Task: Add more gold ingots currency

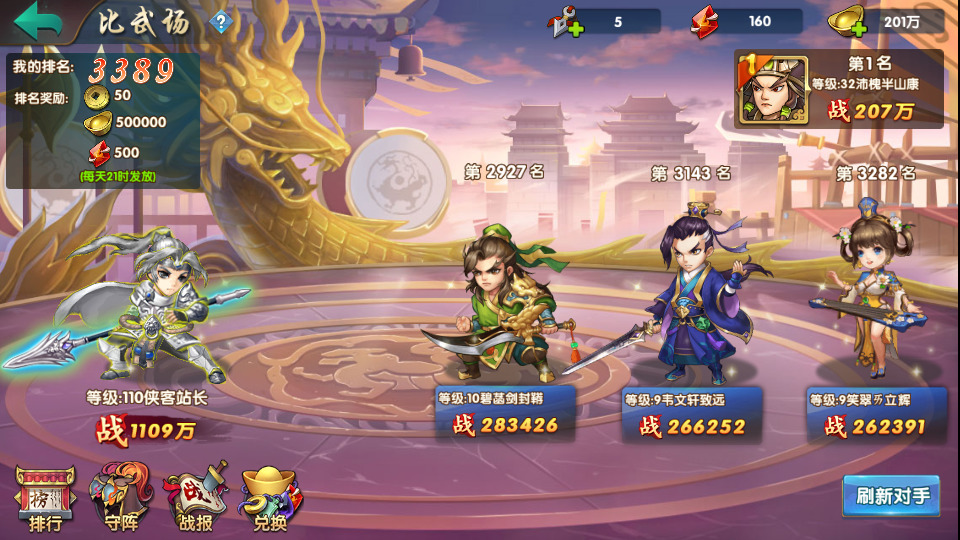Action: 848,22
